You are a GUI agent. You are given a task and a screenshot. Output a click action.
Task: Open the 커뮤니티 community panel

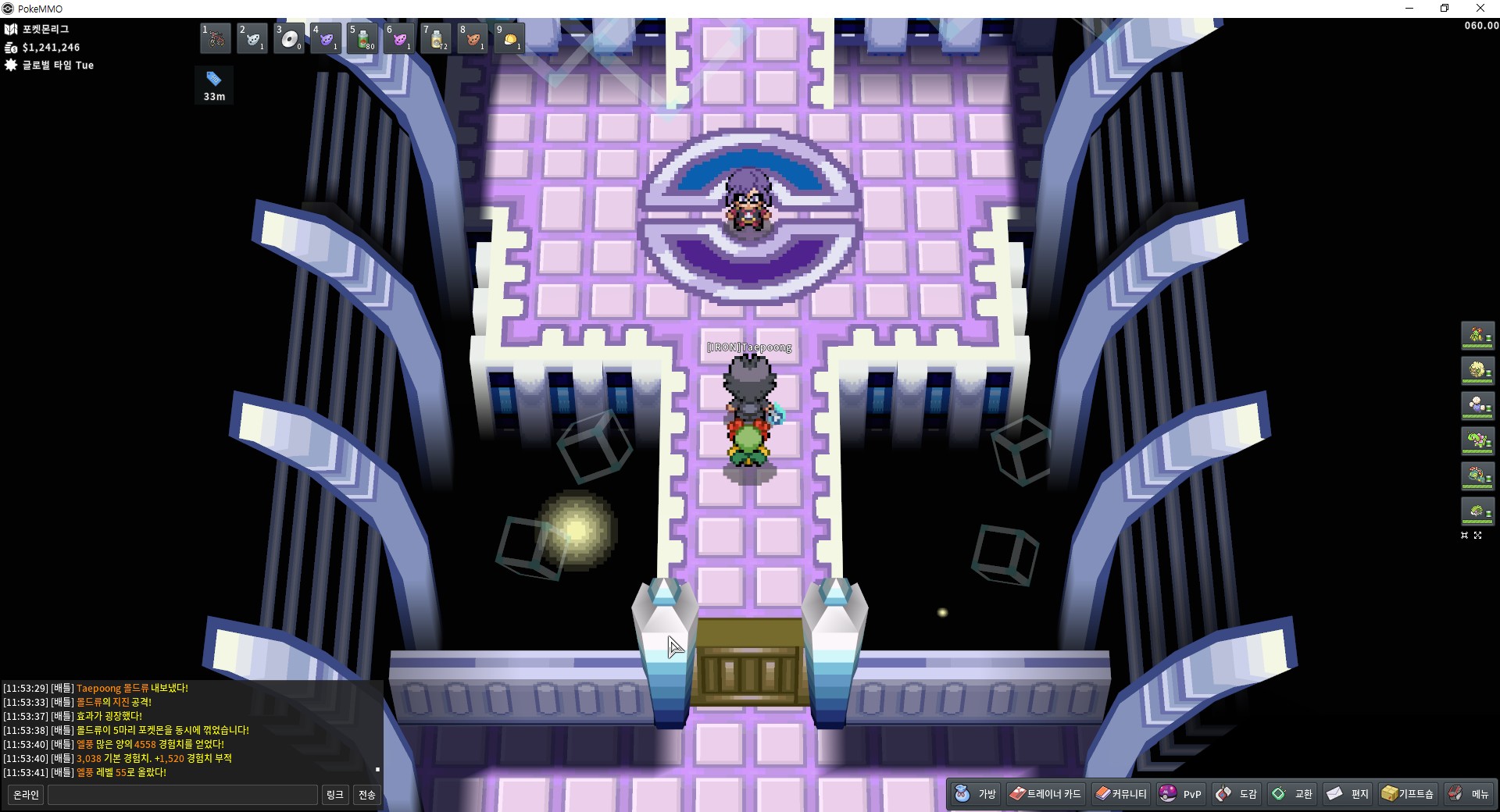tap(1120, 794)
